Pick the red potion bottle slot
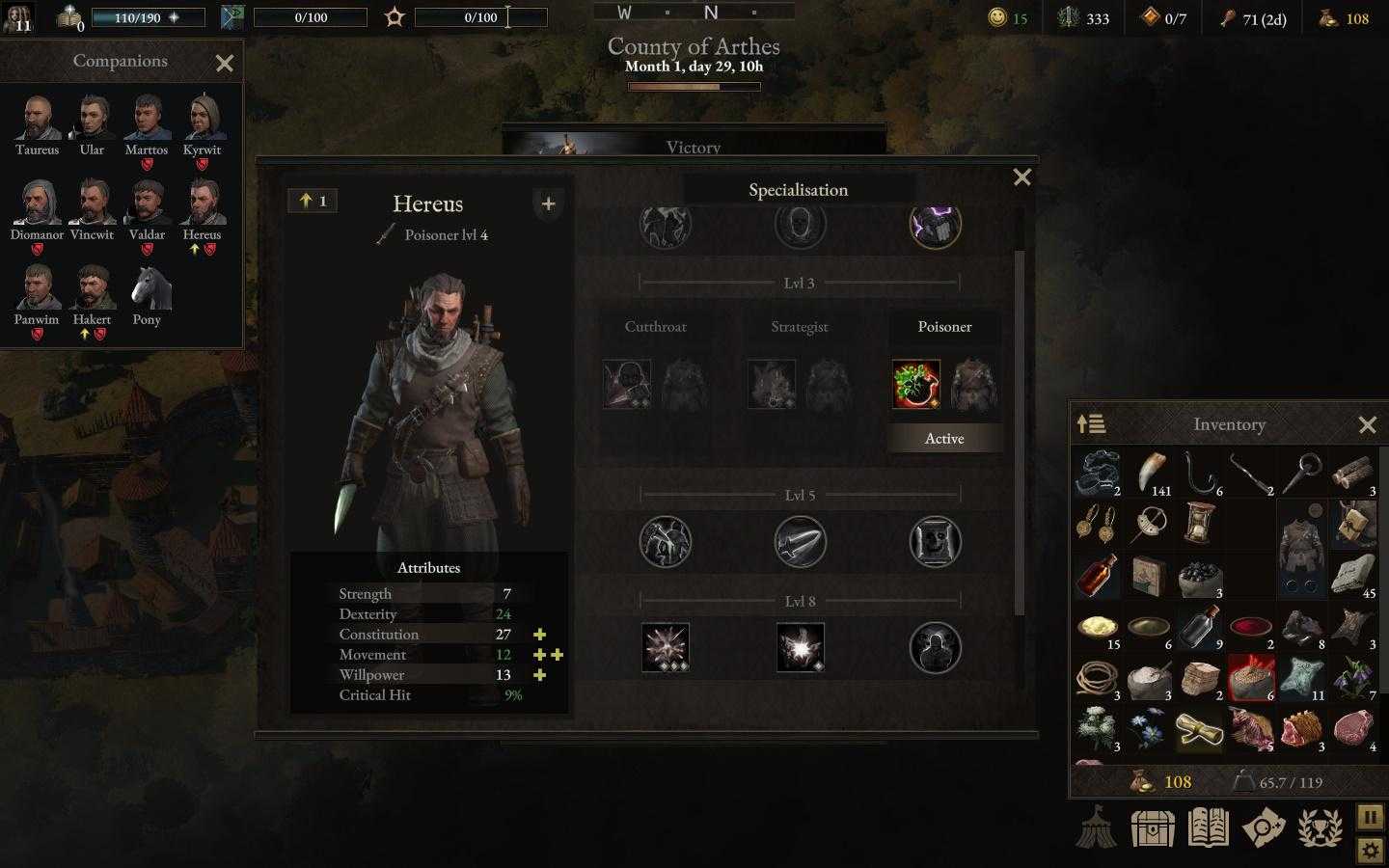This screenshot has width=1389, height=868. click(1097, 576)
